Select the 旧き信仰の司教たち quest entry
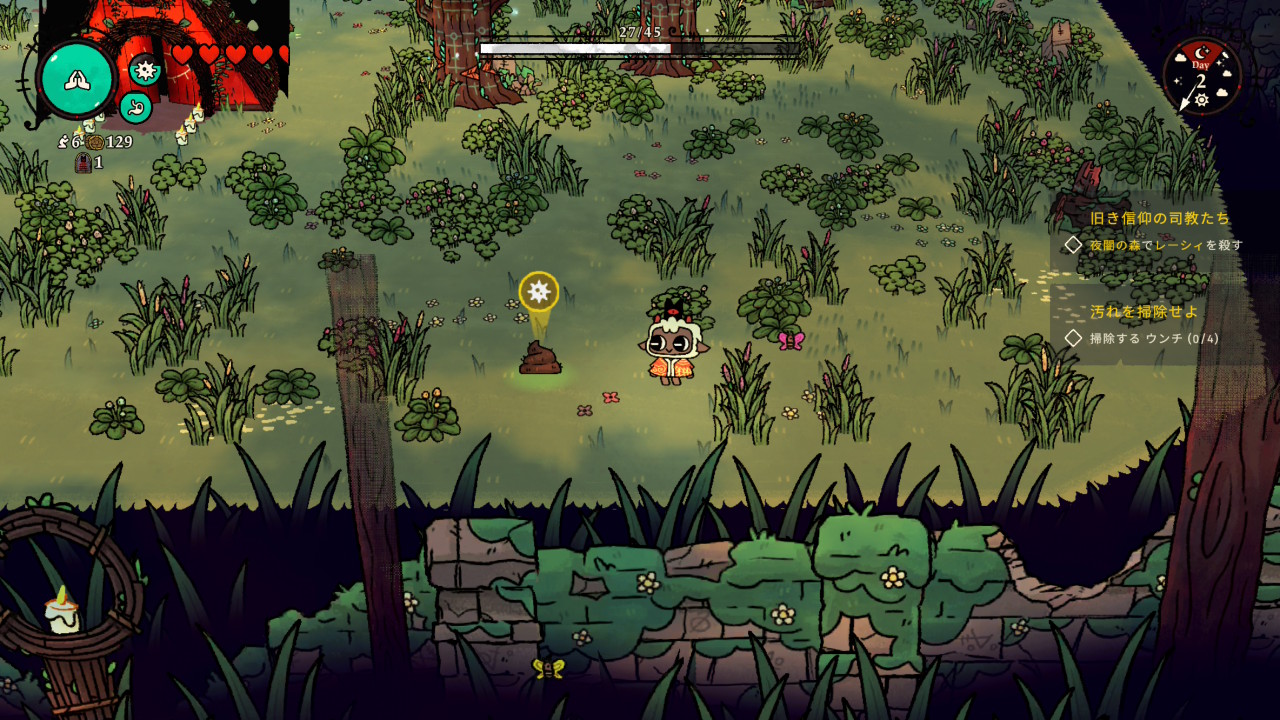 [x=1159, y=218]
